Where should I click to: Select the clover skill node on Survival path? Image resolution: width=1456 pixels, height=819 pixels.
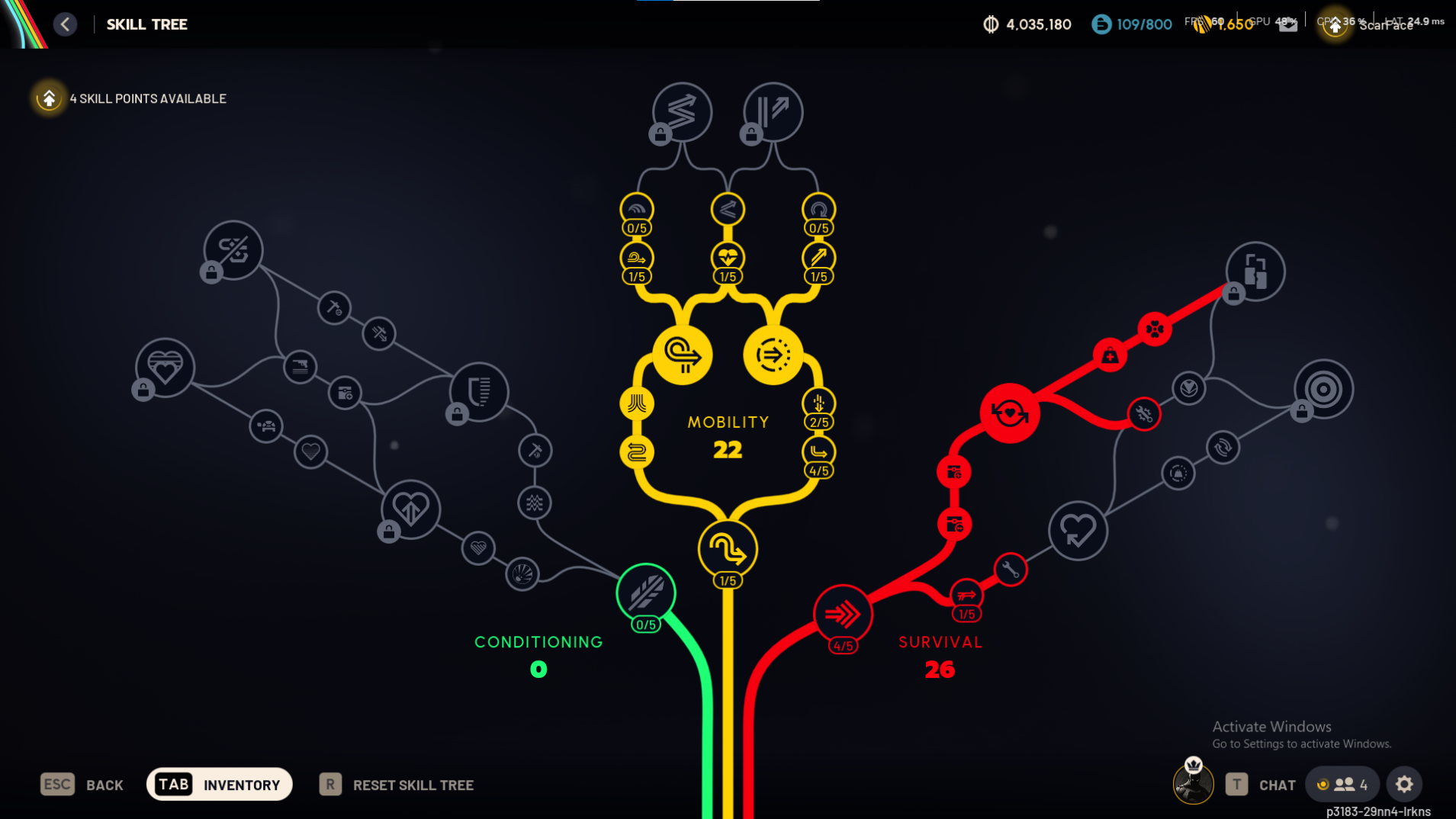point(1153,329)
